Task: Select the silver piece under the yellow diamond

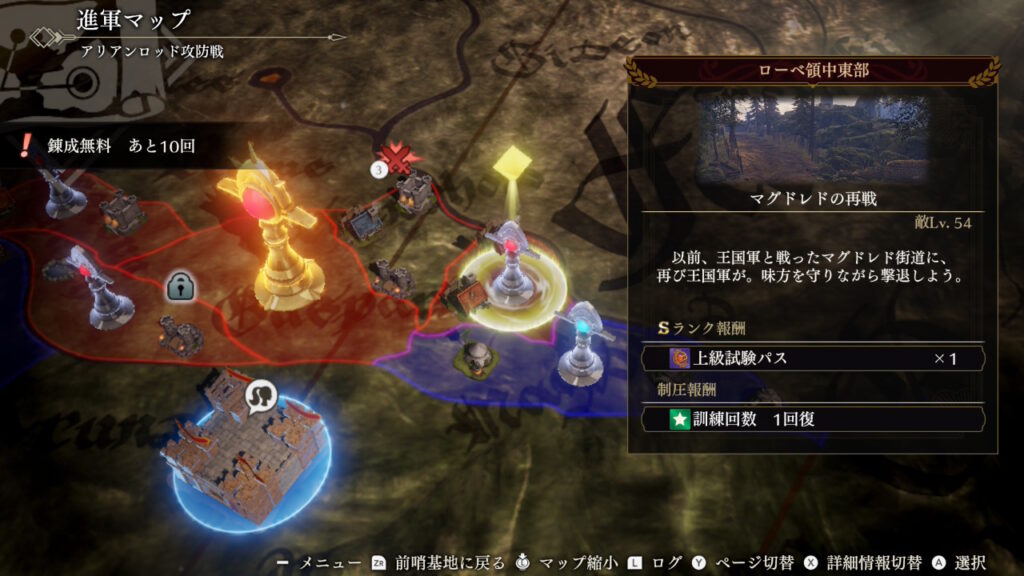Action: tap(513, 262)
